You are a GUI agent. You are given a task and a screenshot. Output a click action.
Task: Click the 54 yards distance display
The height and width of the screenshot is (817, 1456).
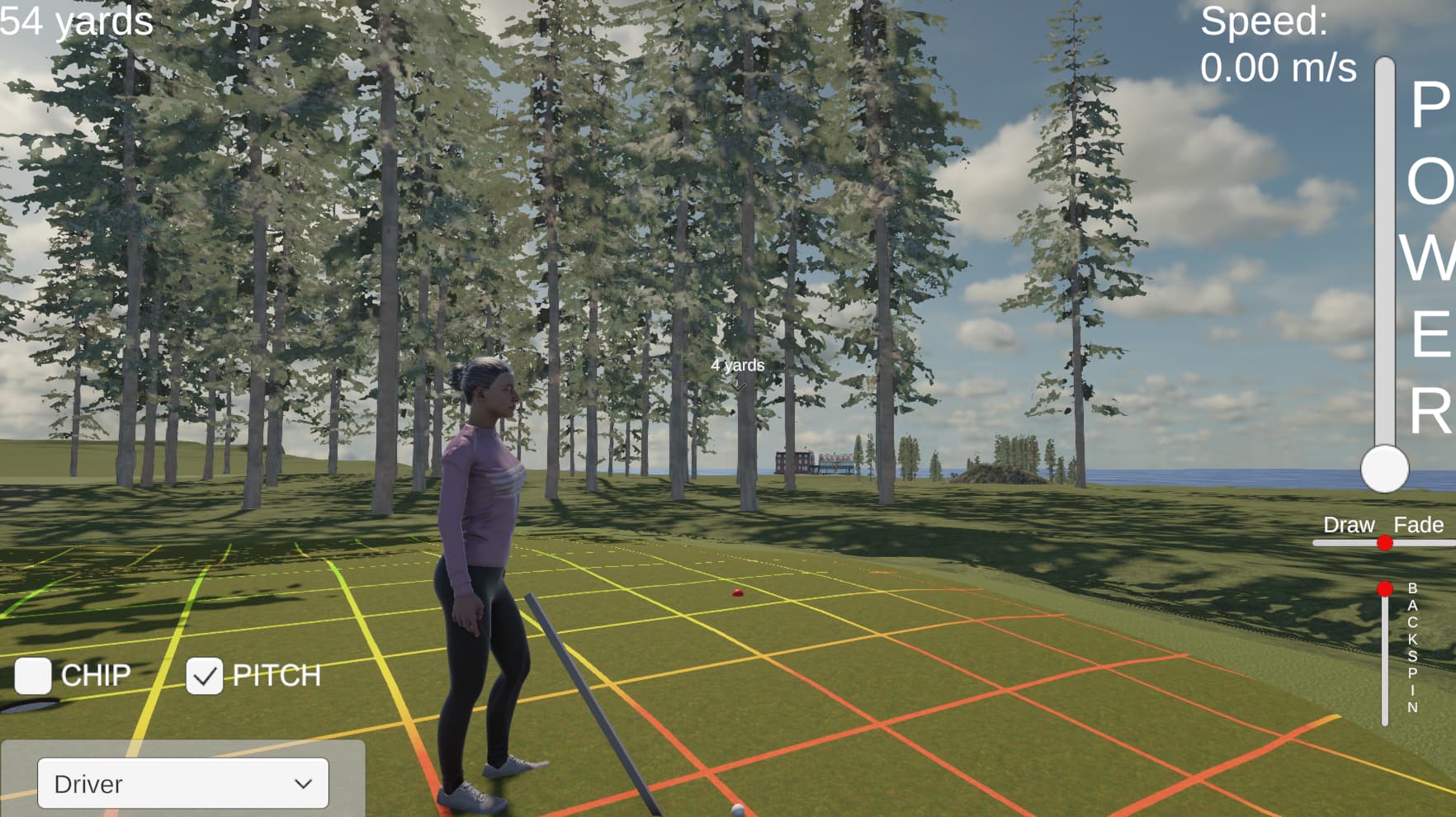click(74, 23)
